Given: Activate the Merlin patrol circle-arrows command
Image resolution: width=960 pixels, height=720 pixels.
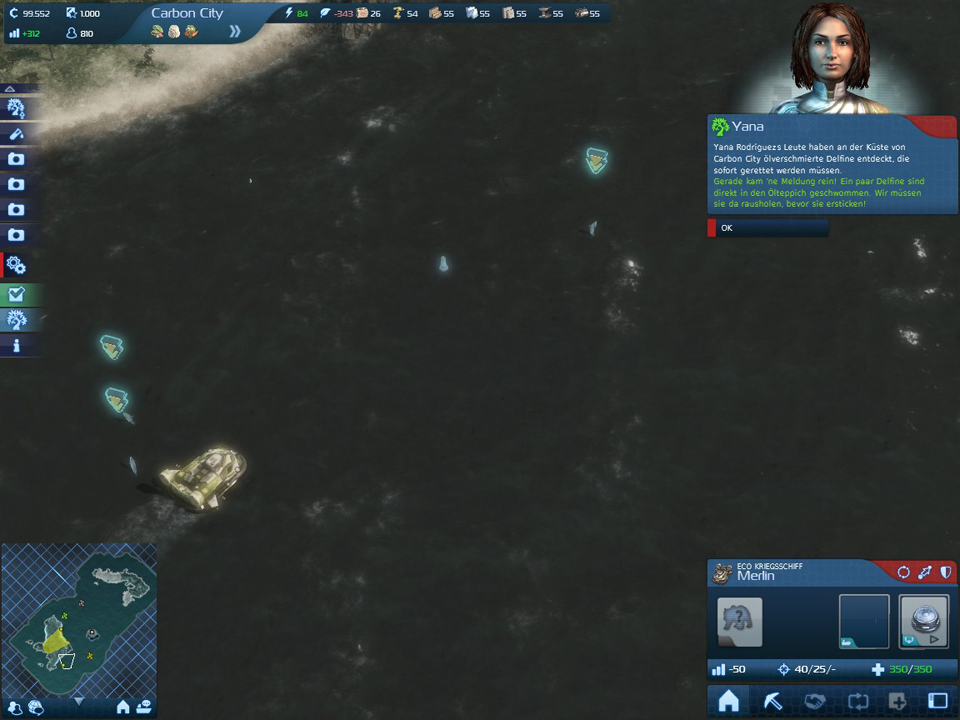Looking at the screenshot, I should pos(903,572).
